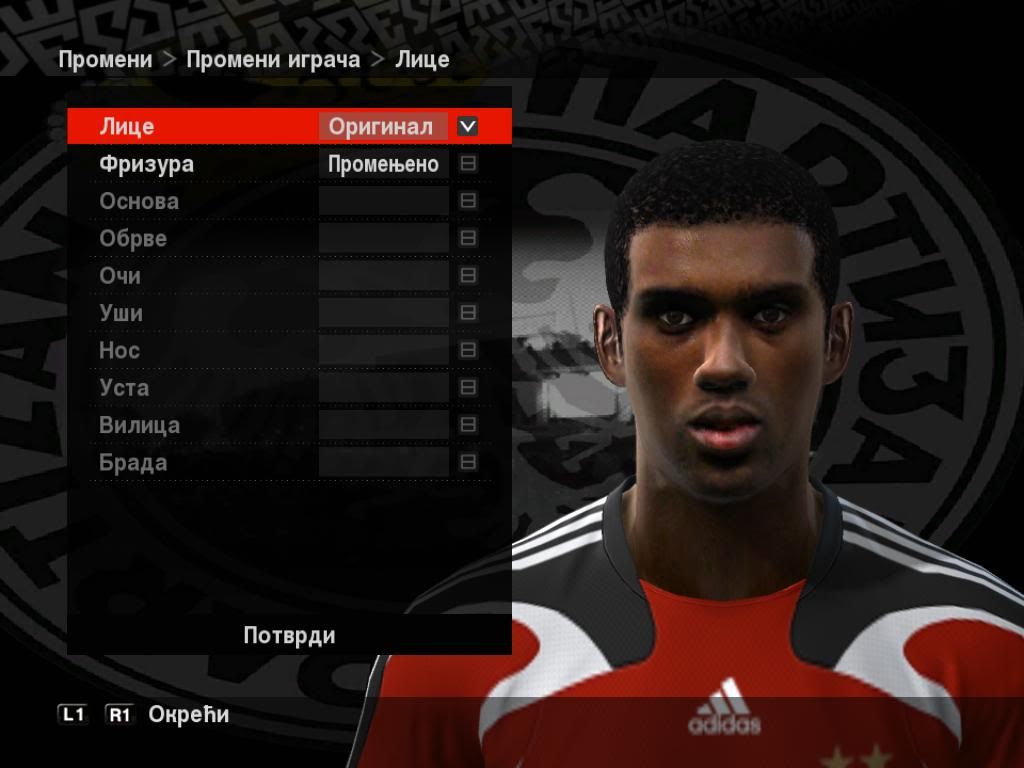Choose the Фризура menu entry
This screenshot has width=1024, height=768.
click(146, 164)
